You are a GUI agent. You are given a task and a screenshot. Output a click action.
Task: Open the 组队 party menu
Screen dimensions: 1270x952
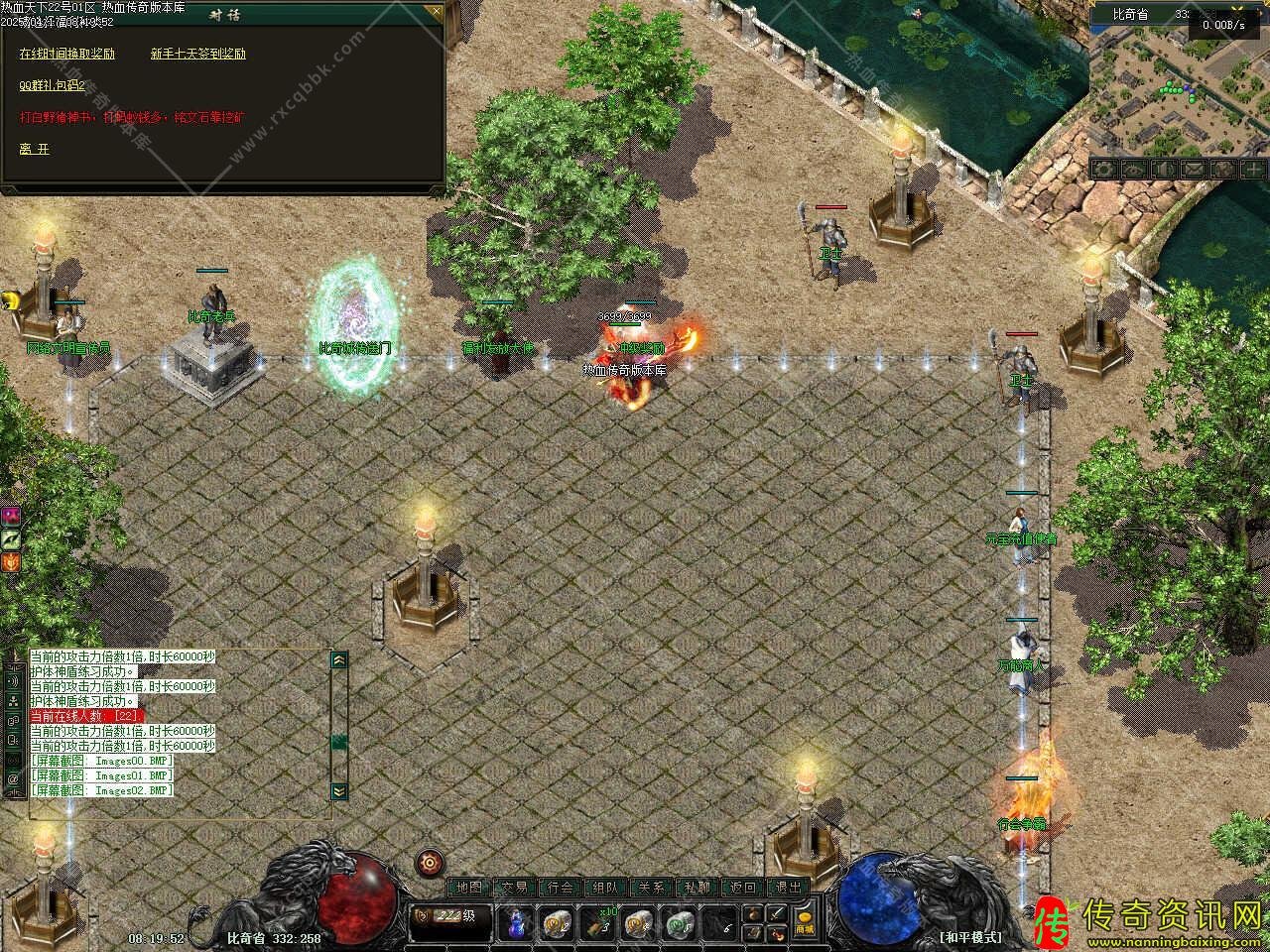606,888
